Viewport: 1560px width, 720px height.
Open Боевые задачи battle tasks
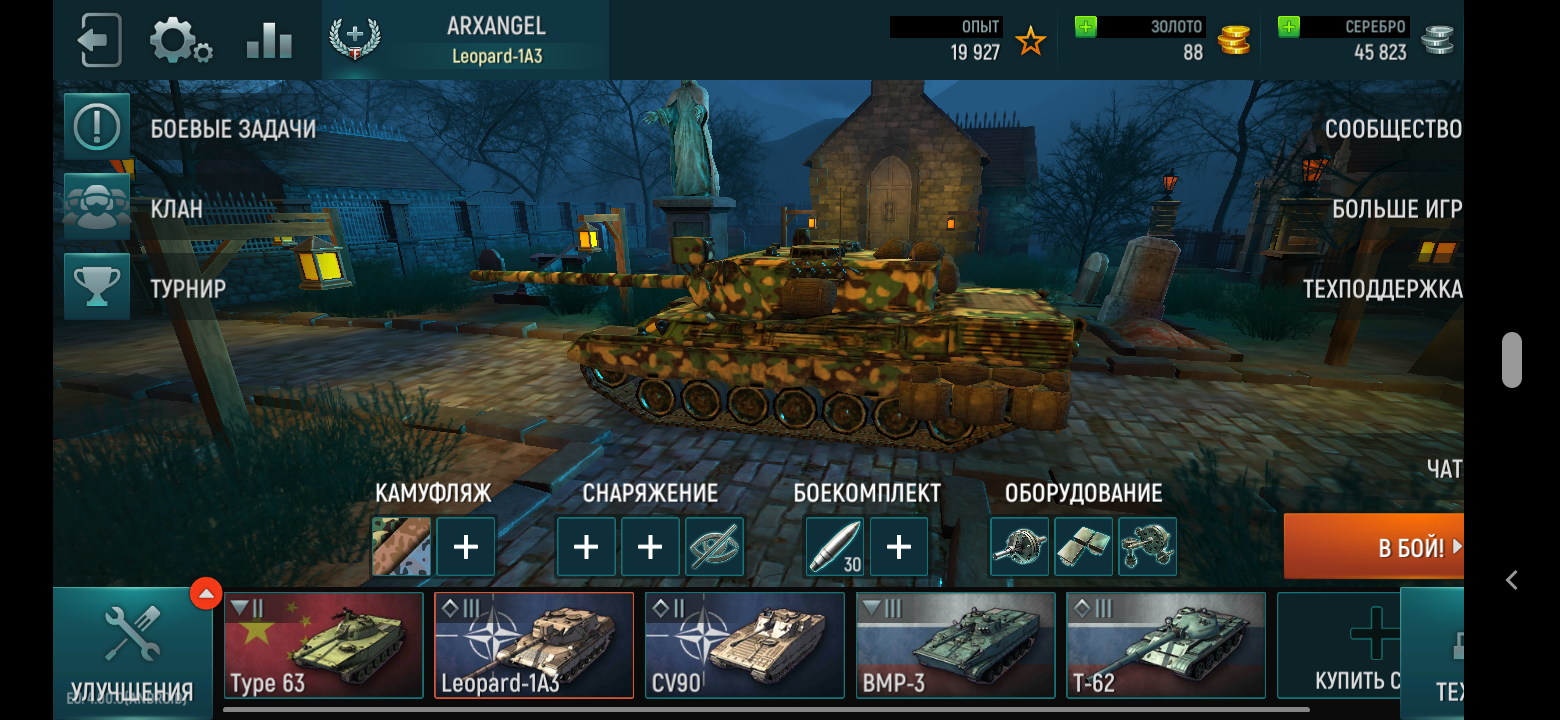pos(98,127)
